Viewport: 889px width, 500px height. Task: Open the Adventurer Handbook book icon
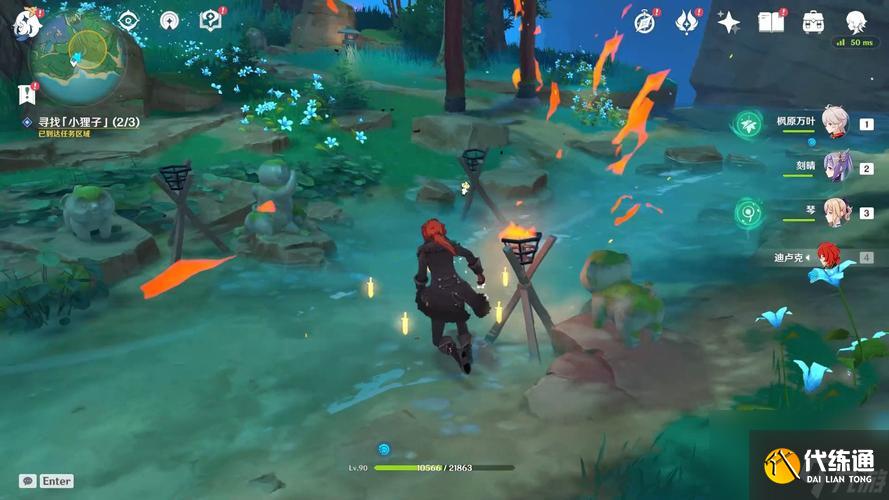click(770, 21)
